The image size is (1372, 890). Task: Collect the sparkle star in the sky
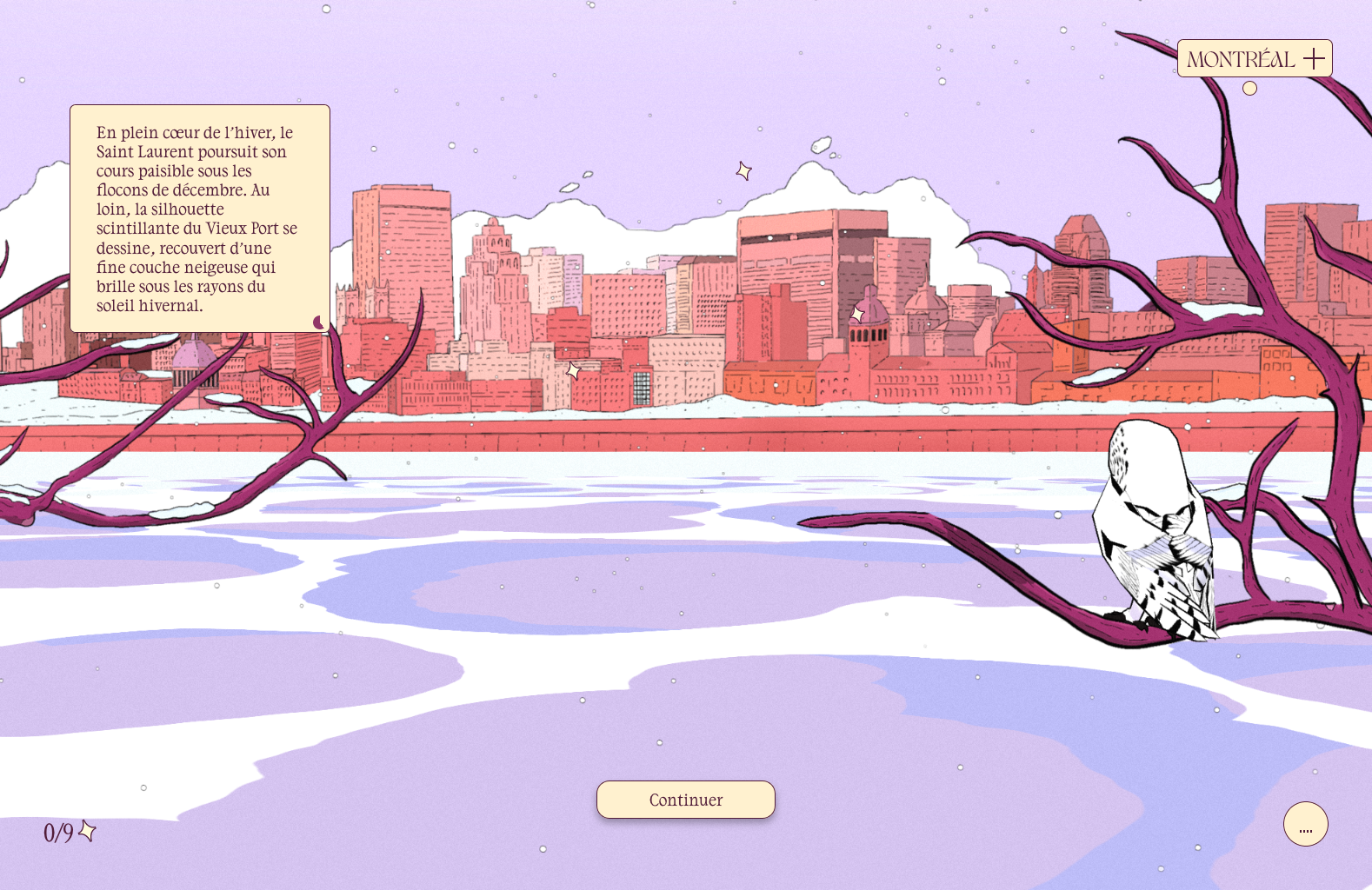(744, 170)
